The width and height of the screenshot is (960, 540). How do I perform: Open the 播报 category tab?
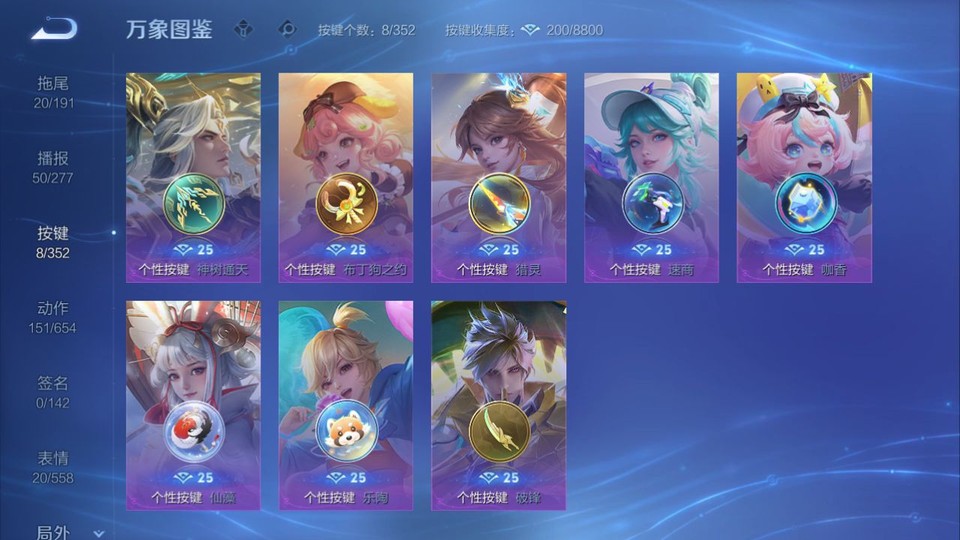(x=54, y=167)
